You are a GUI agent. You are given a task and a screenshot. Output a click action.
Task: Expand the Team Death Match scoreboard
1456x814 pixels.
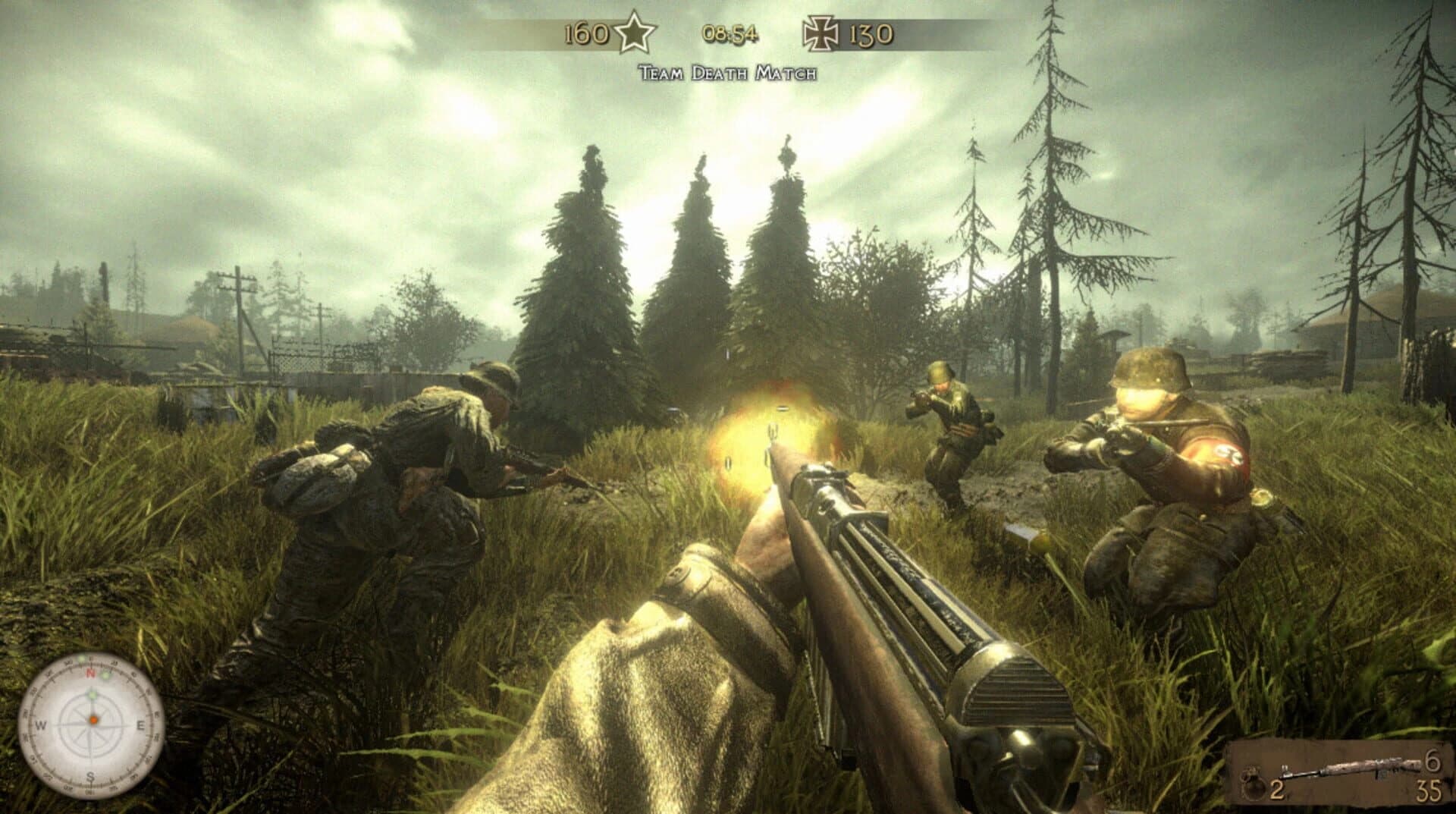(x=728, y=74)
